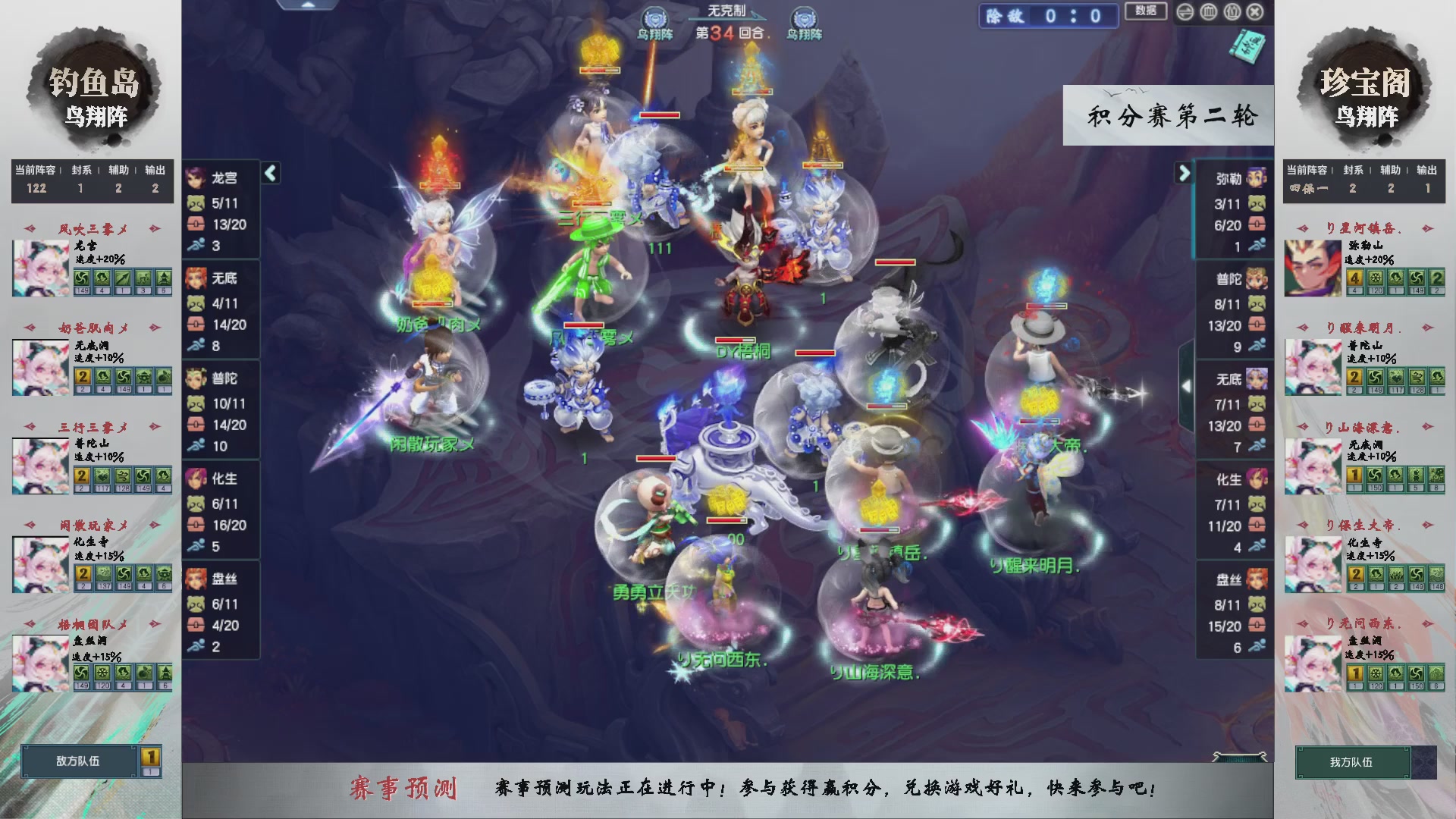Collapse the right unit stats panel via its arrow
Image resolution: width=1456 pixels, height=819 pixels.
click(x=1184, y=173)
